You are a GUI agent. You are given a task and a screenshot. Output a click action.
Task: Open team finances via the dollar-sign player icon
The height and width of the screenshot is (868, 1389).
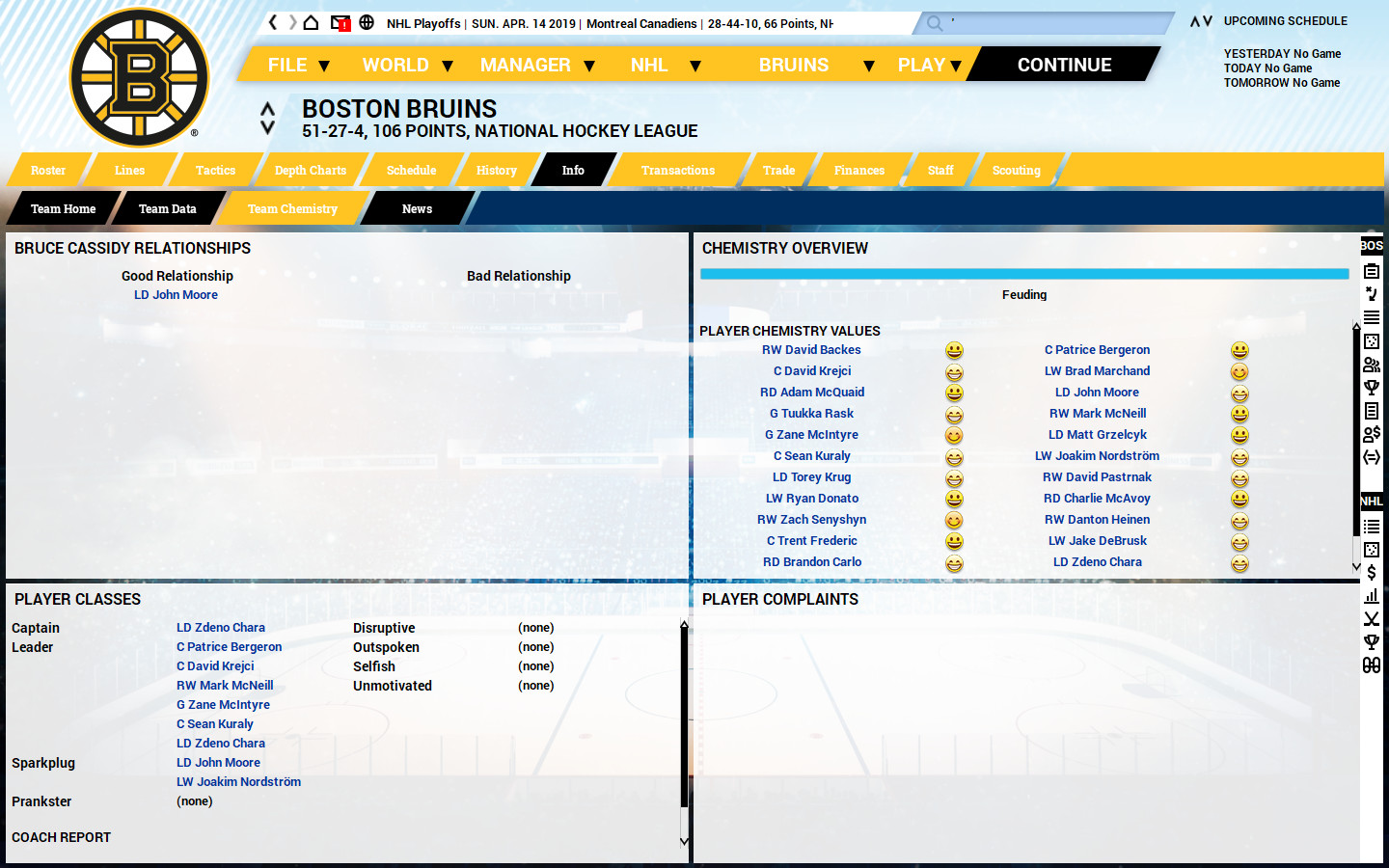[x=1372, y=433]
